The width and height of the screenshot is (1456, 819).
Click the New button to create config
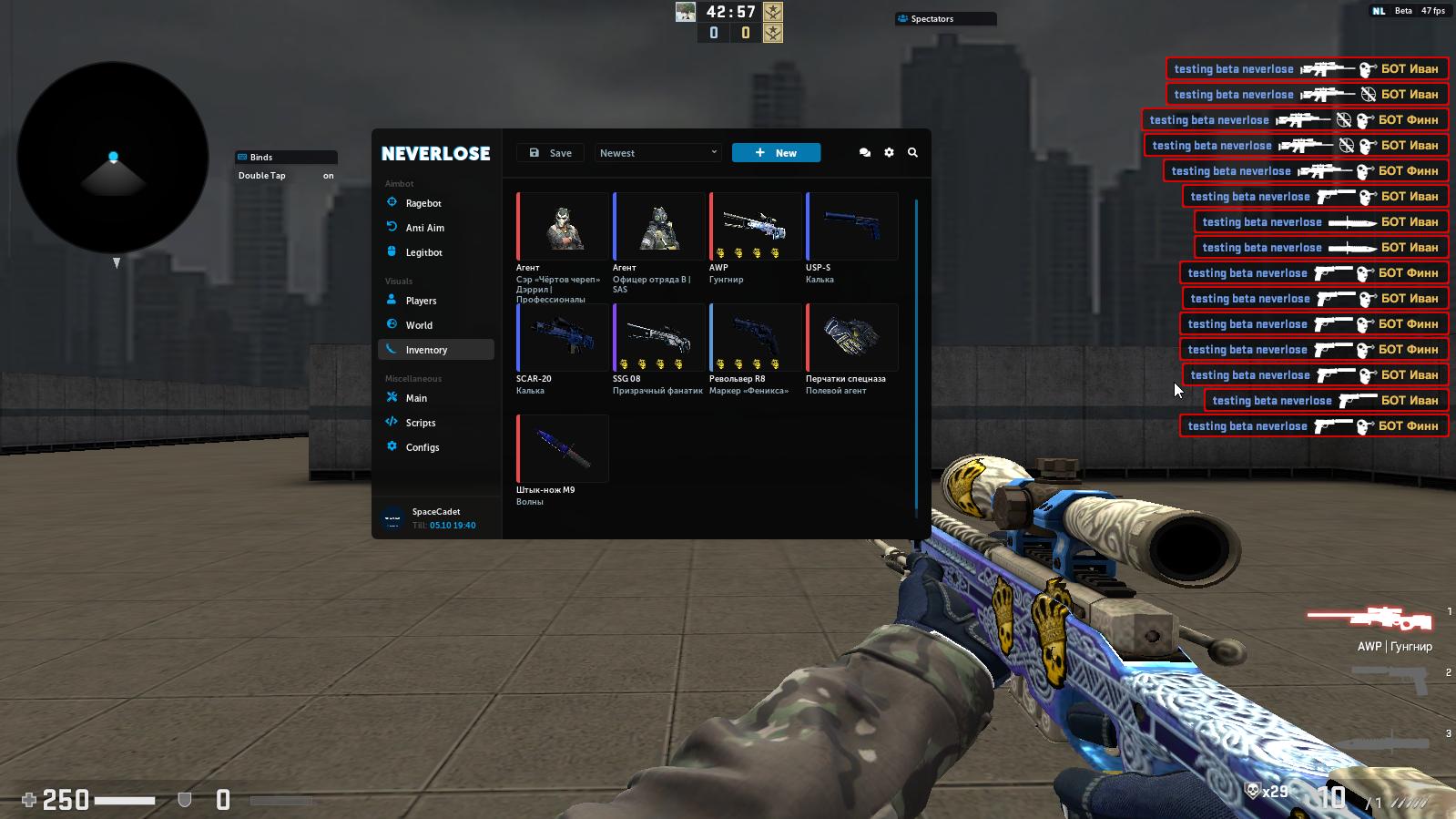click(x=775, y=152)
